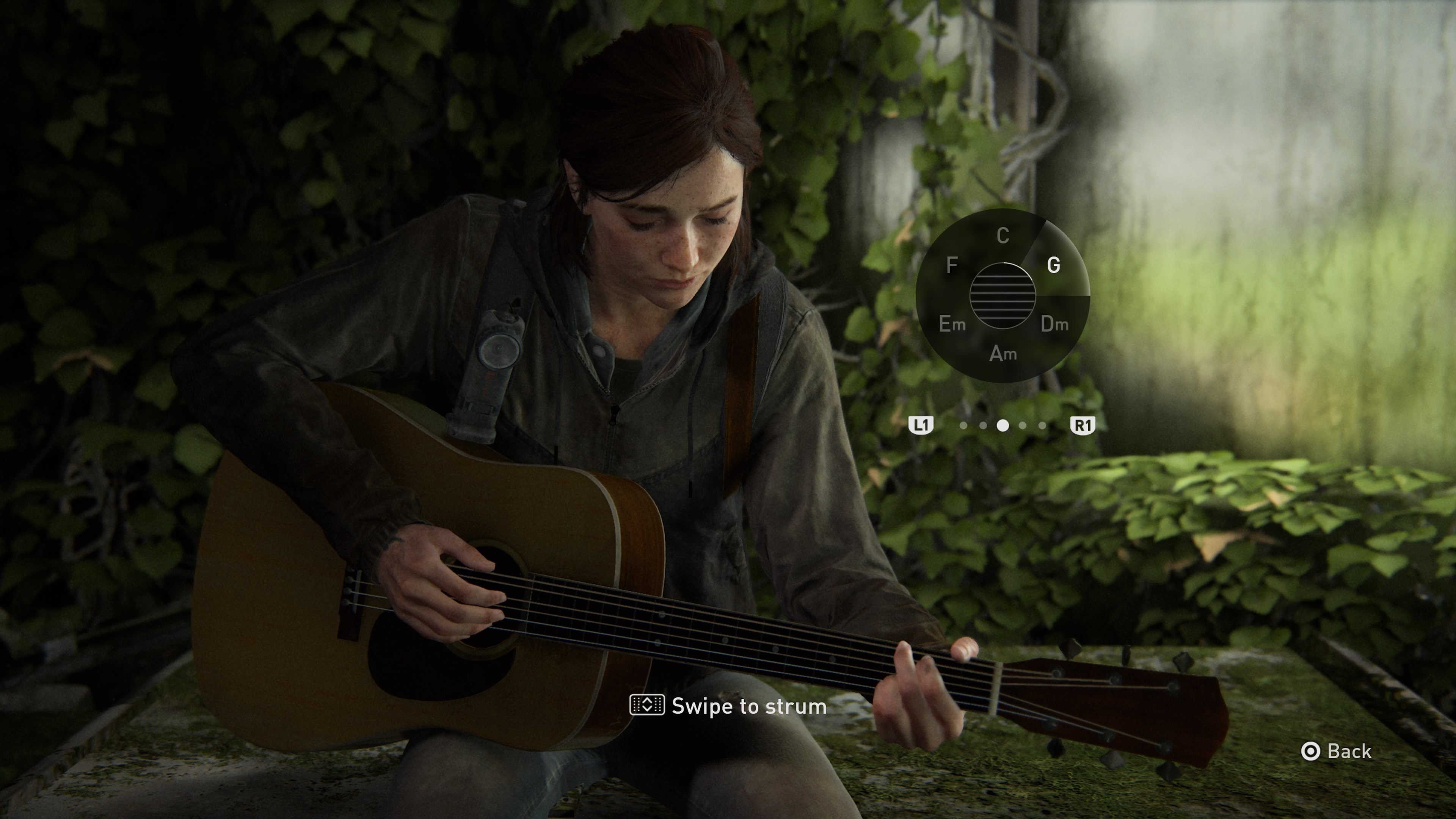Click the first chord-set page dot
This screenshot has height=819, width=1456.
tap(964, 427)
